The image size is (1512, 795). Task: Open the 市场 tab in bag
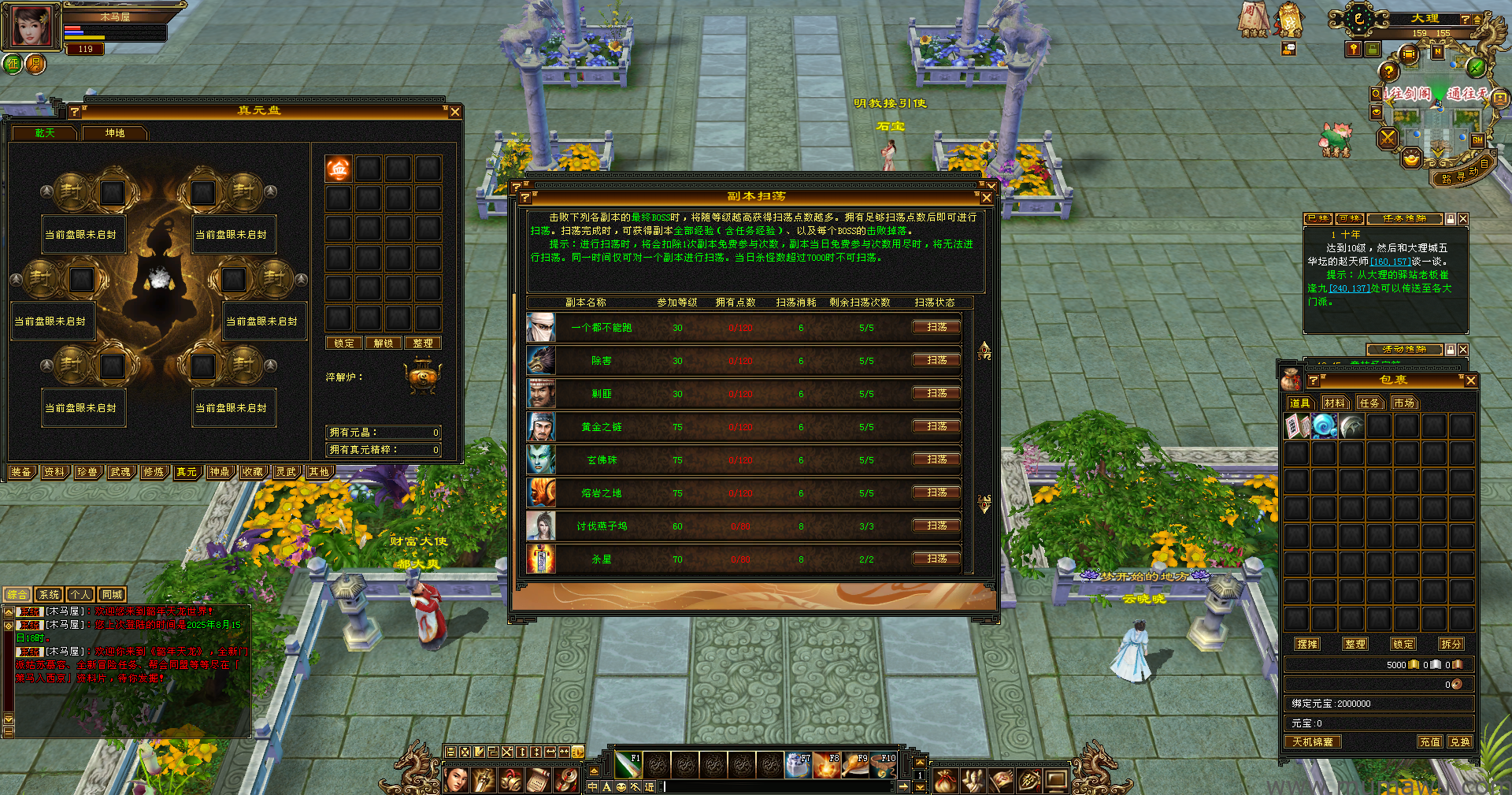pos(1404,403)
